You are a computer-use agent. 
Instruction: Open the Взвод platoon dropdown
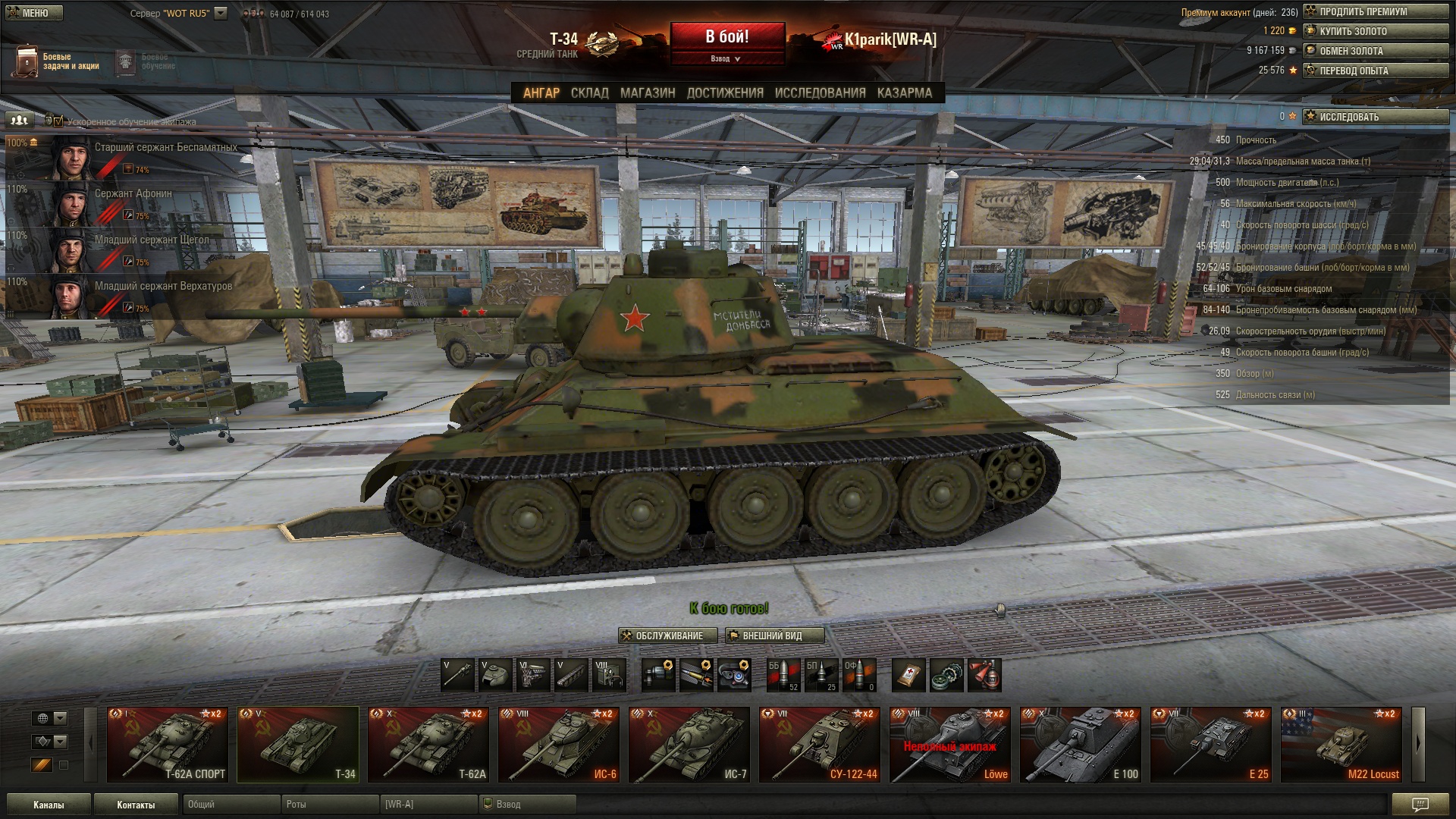point(726,58)
